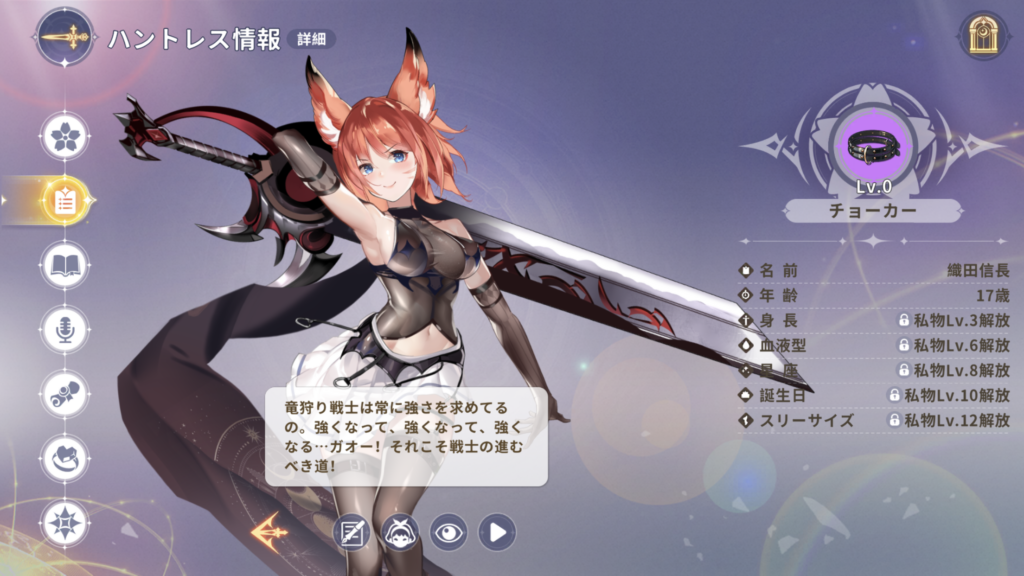The image size is (1024, 576).
Task: Open the open-book story tab
Action: 65,265
